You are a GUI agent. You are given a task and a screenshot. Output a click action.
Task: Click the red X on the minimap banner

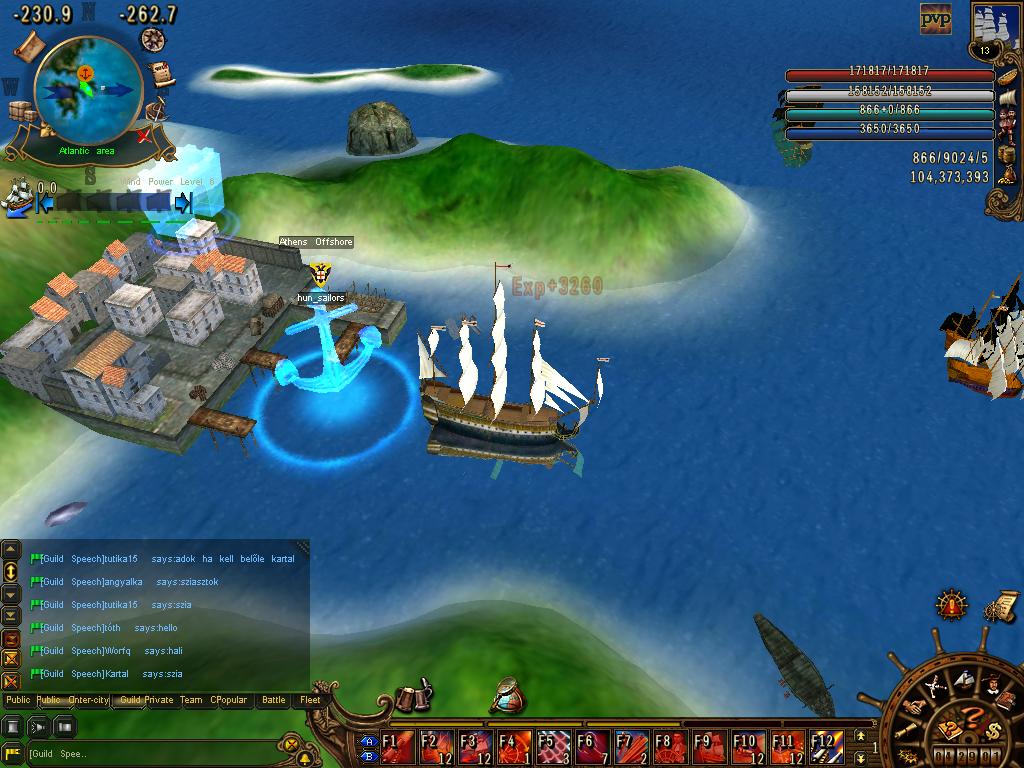pyautogui.click(x=145, y=135)
